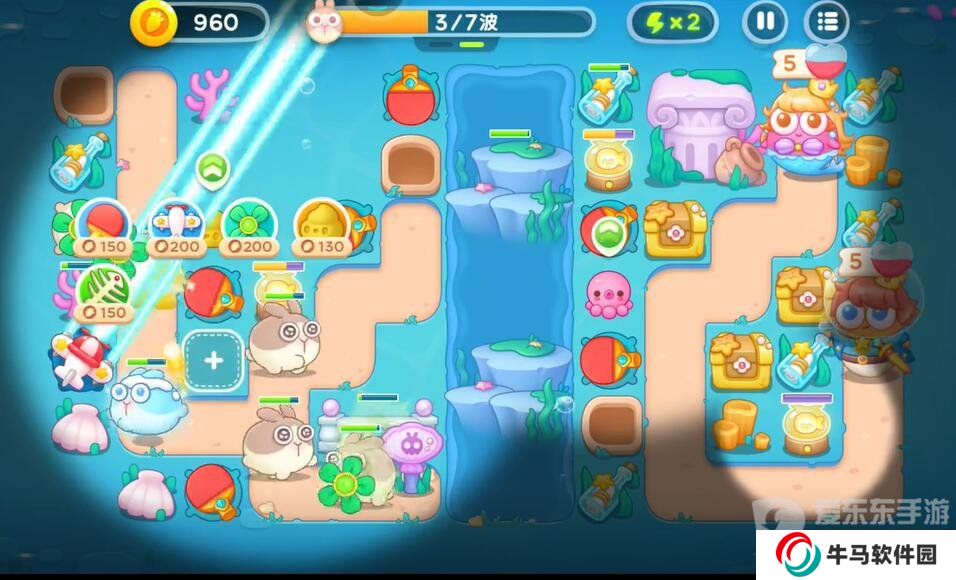Select the green clover fan tower
Screen dimensions: 956x580
tap(243, 225)
